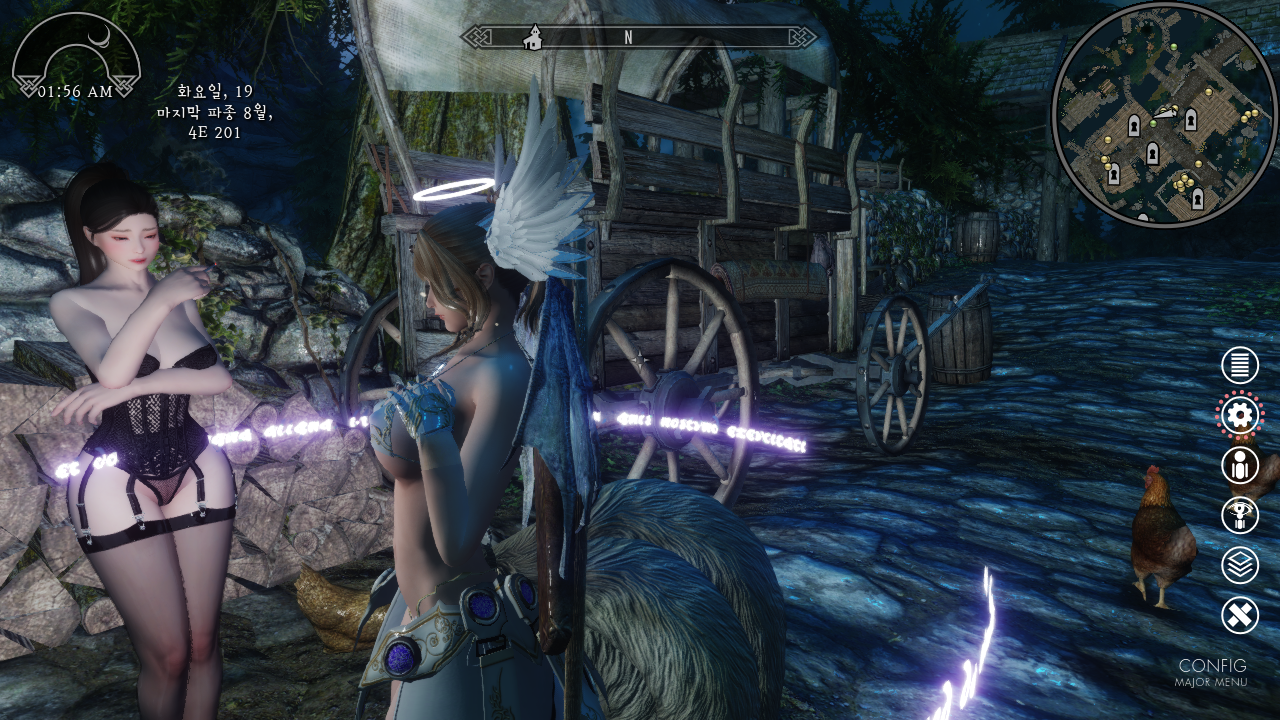Open the stacked layers menu icon
This screenshot has height=720, width=1280.
[x=1240, y=565]
